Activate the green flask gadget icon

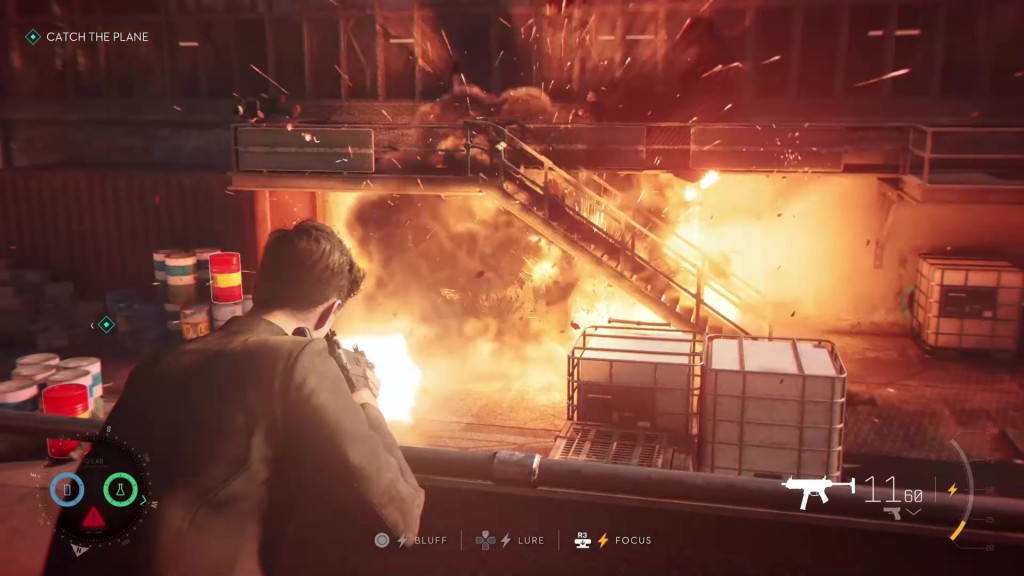click(x=122, y=489)
